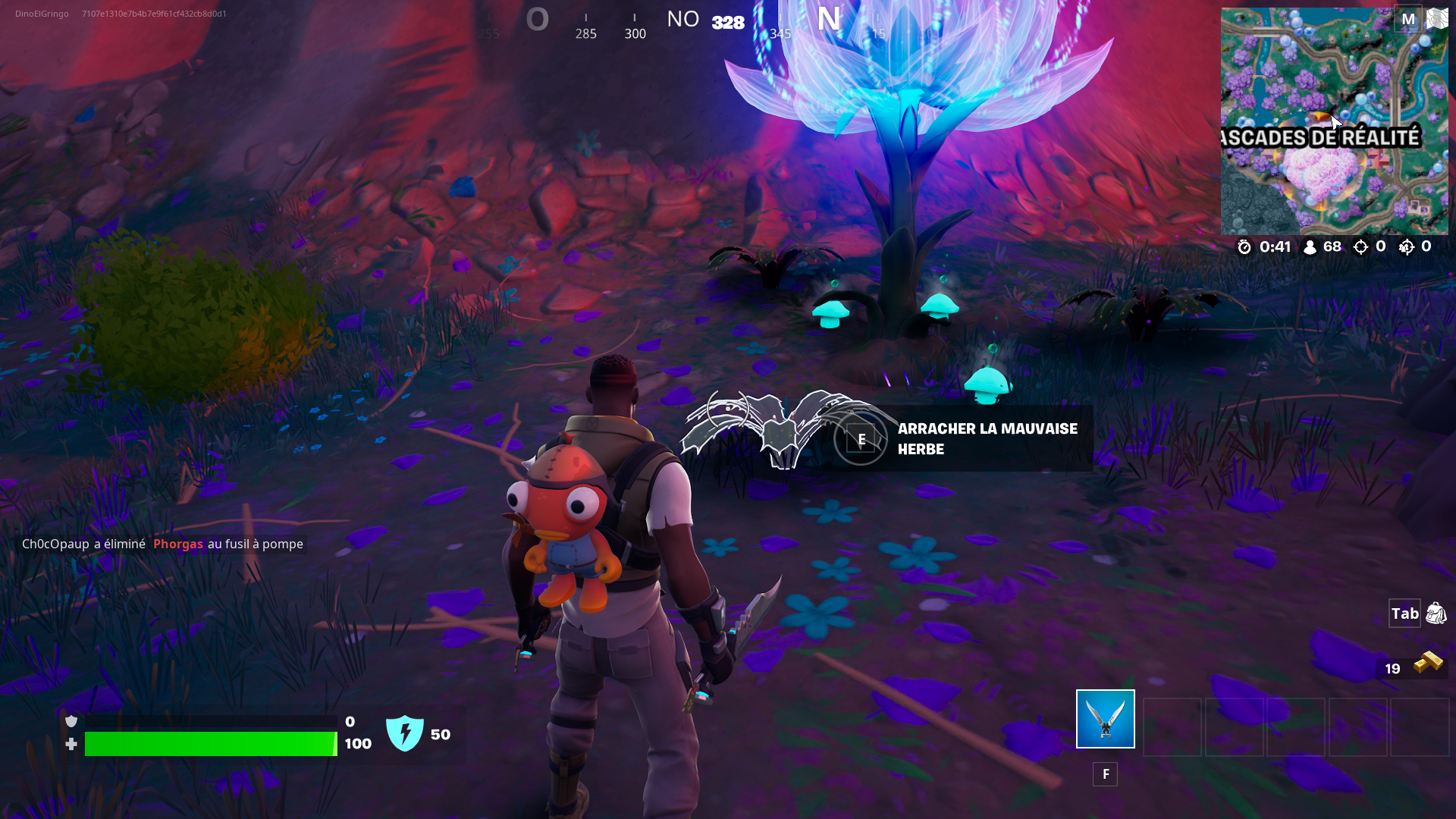Select the shield icon beside the empty shield bar
1456x819 pixels.
(71, 721)
